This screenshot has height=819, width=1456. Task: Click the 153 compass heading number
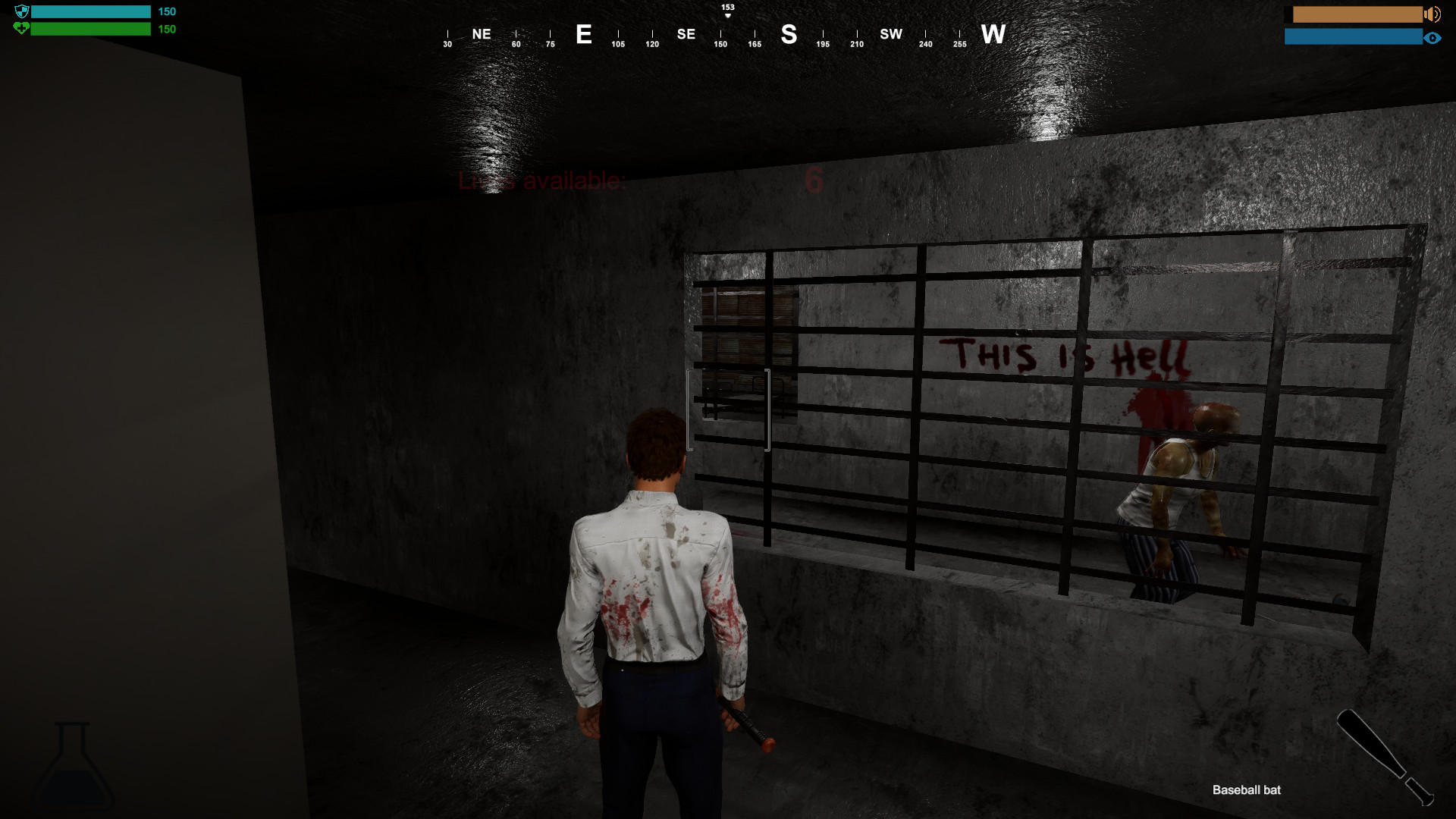[726, 5]
